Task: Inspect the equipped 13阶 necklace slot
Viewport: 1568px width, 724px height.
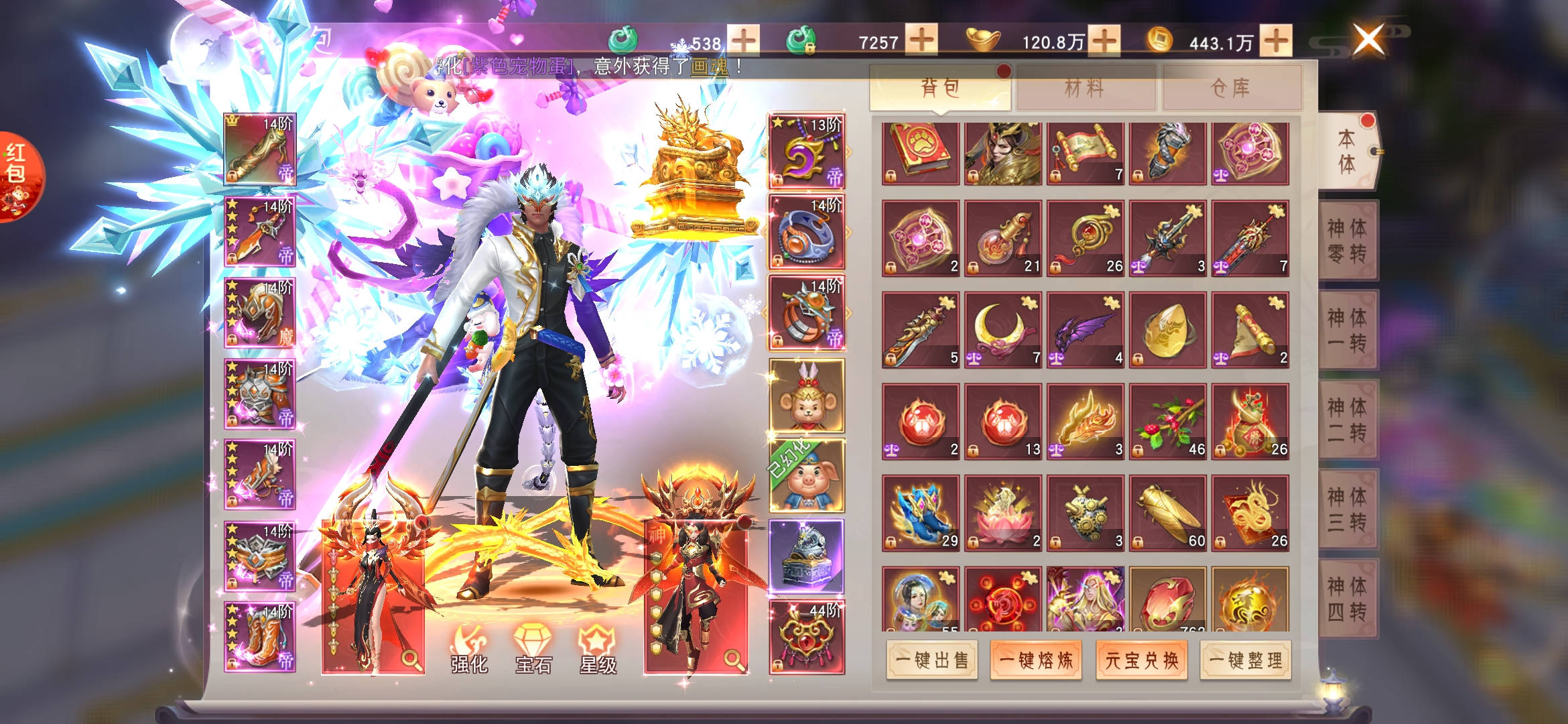Action: (x=806, y=151)
